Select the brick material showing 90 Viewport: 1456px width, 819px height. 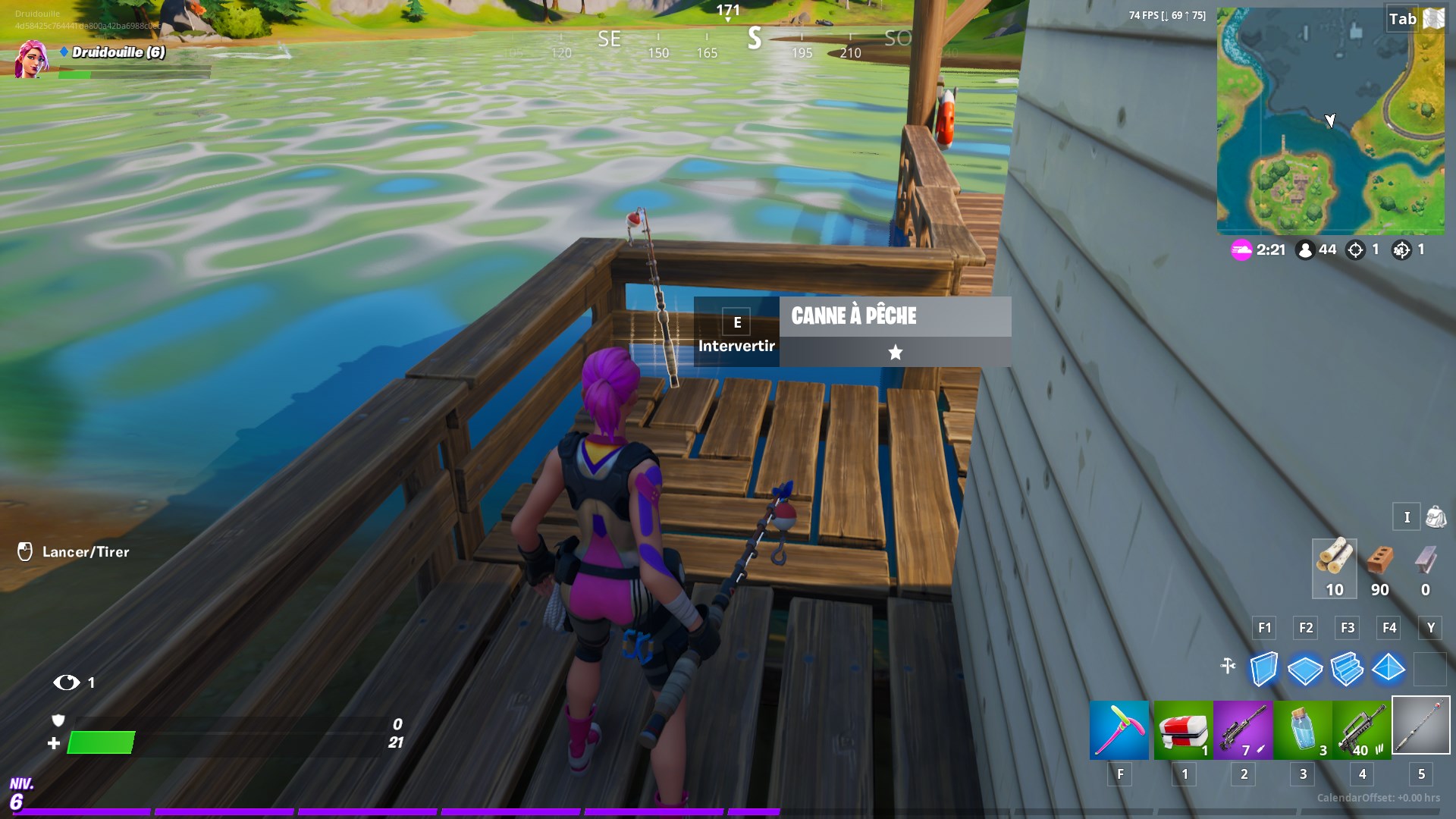(x=1379, y=569)
